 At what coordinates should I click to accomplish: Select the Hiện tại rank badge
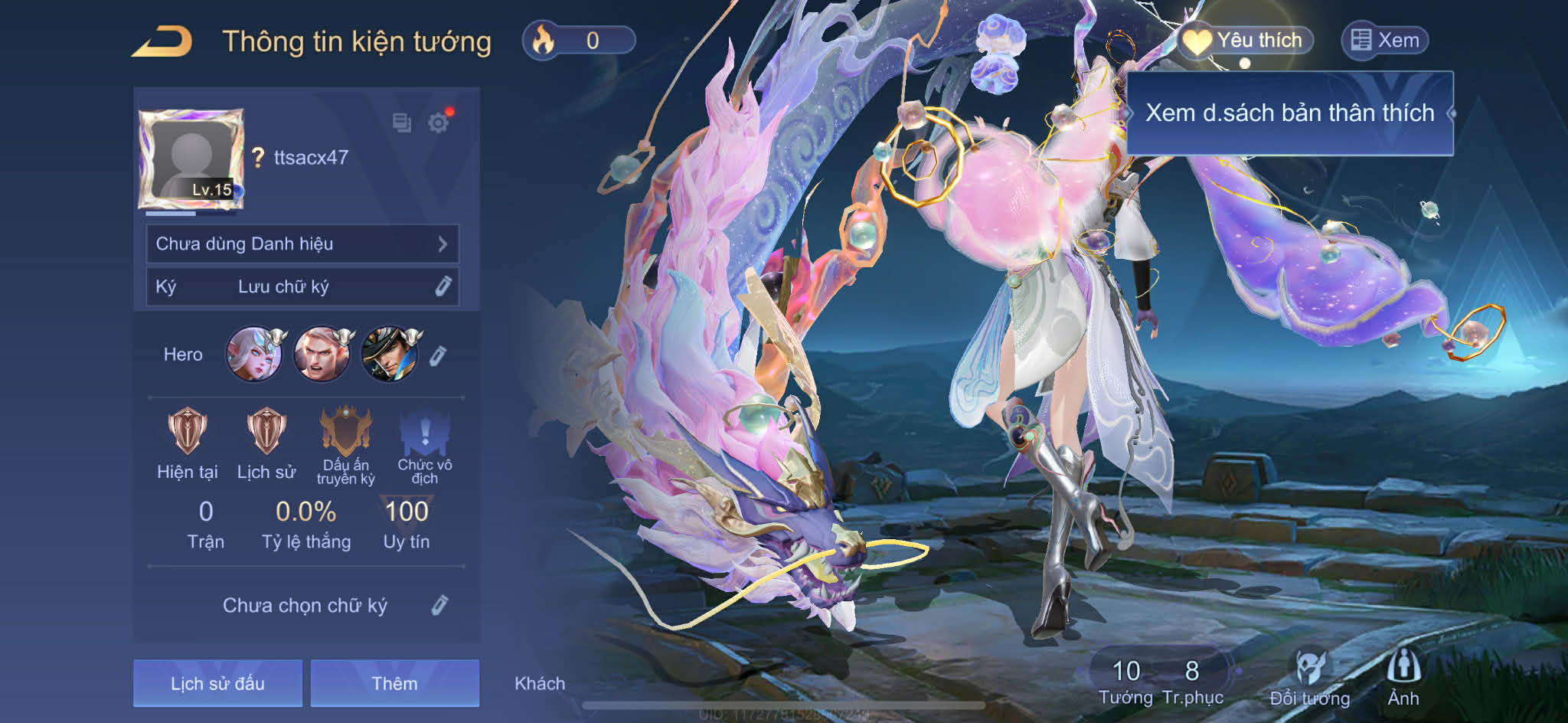[187, 432]
